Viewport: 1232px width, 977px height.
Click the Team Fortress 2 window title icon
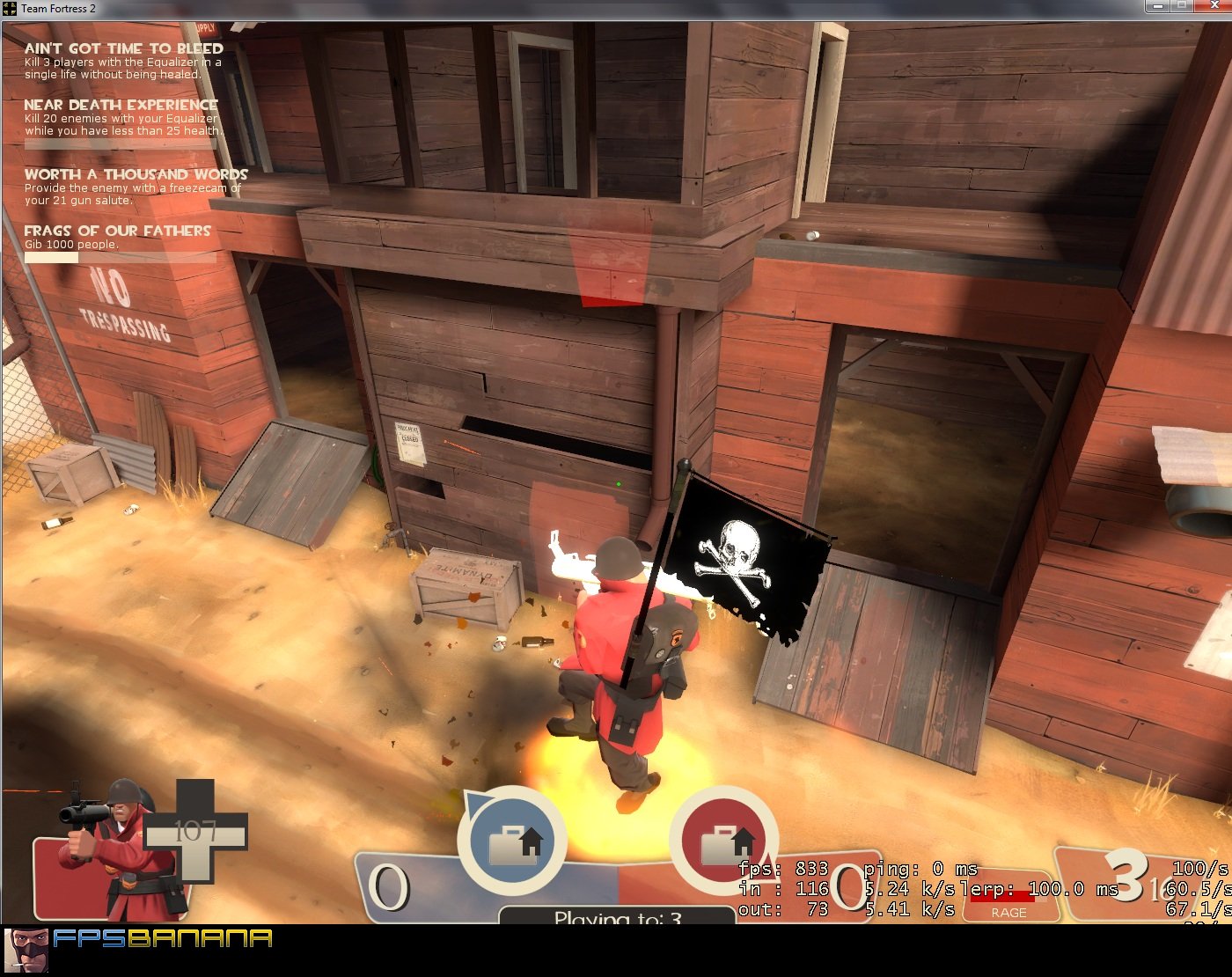pos(9,9)
